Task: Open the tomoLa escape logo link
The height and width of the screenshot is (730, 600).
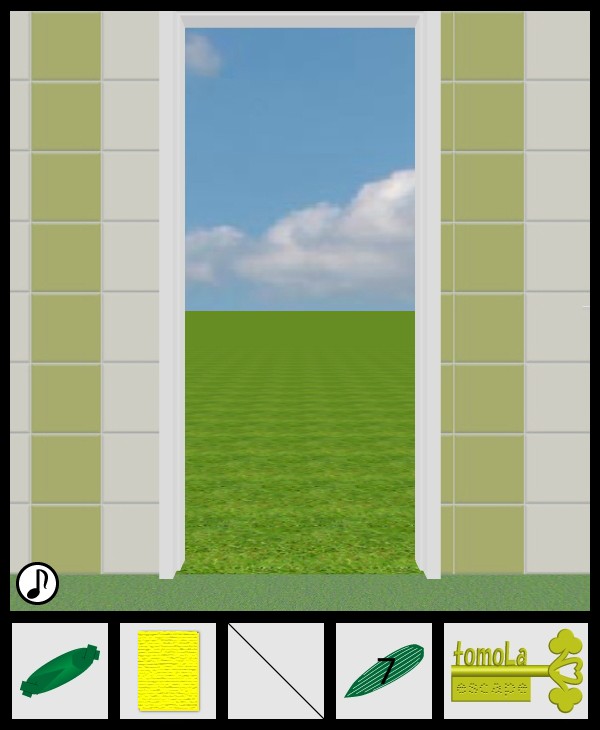Action: pos(516,671)
